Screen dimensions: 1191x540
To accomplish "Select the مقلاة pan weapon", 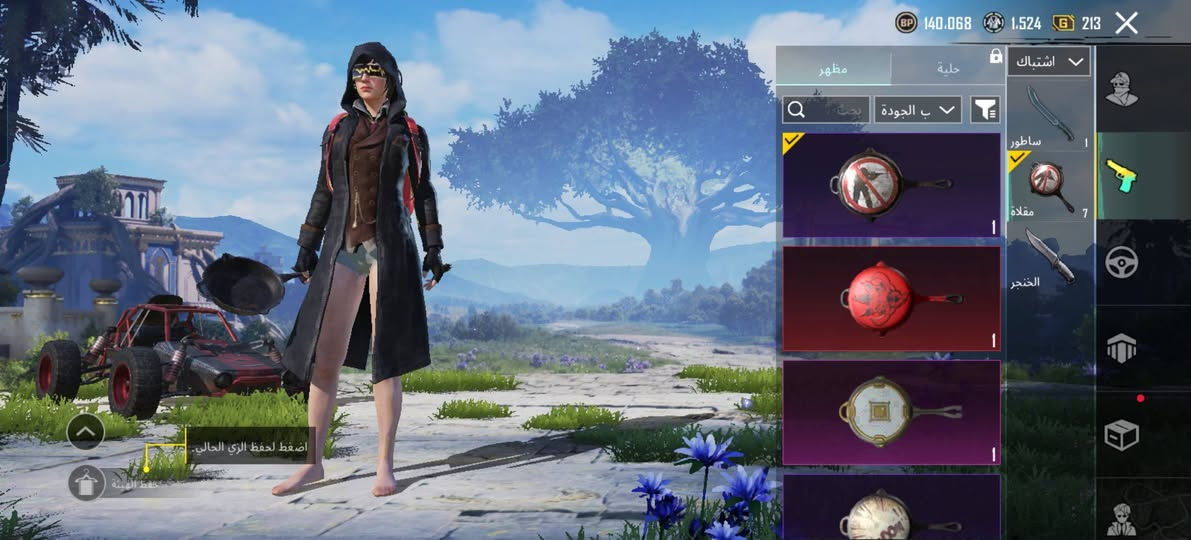I will tap(1050, 185).
